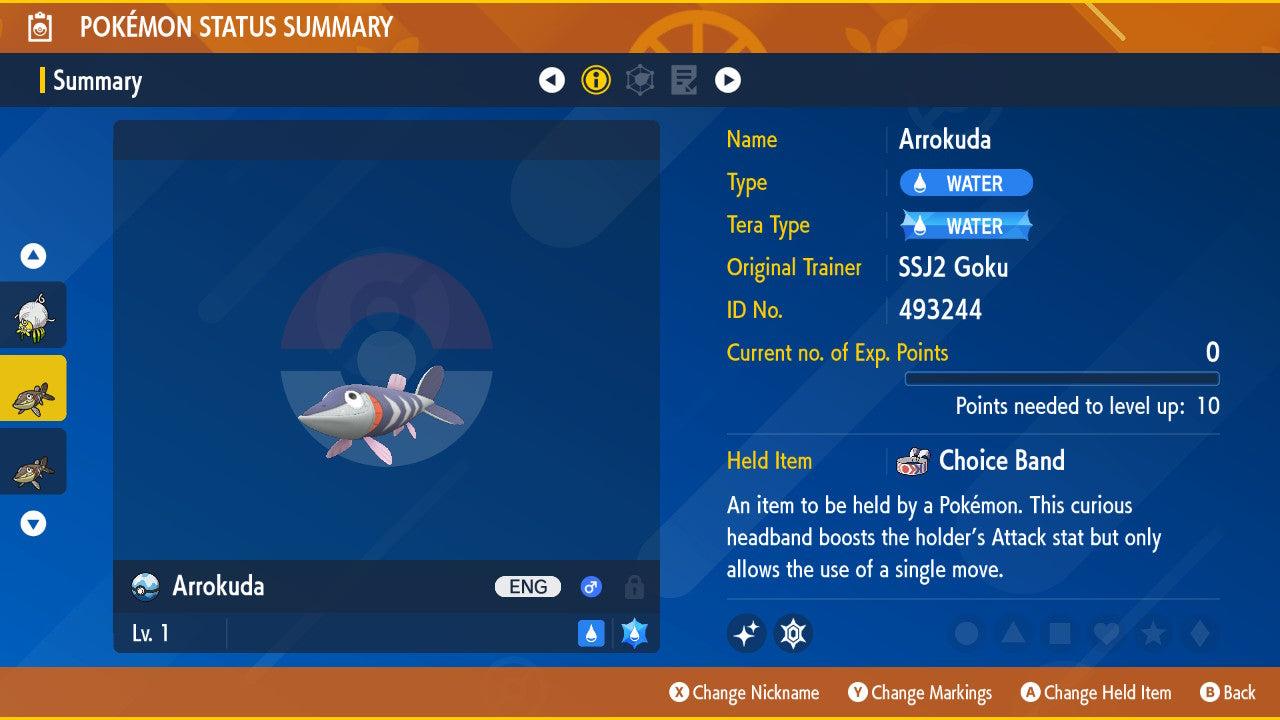Click the shiny sparkle icon
This screenshot has height=720, width=1280.
coord(746,633)
